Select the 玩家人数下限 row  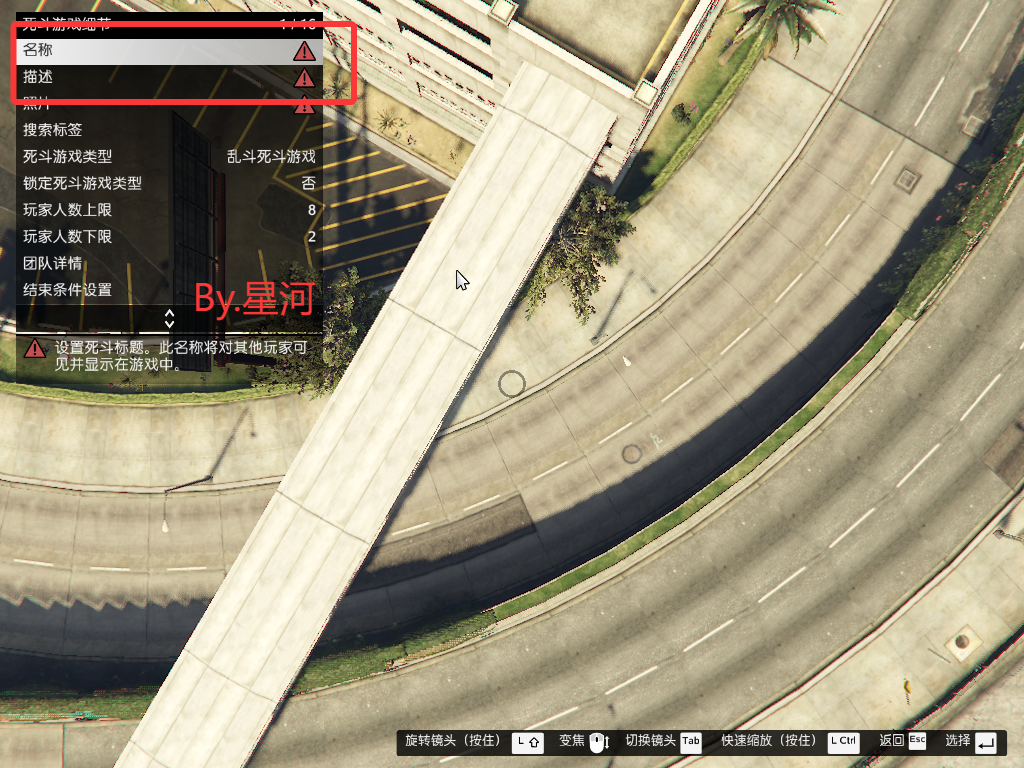pos(168,237)
